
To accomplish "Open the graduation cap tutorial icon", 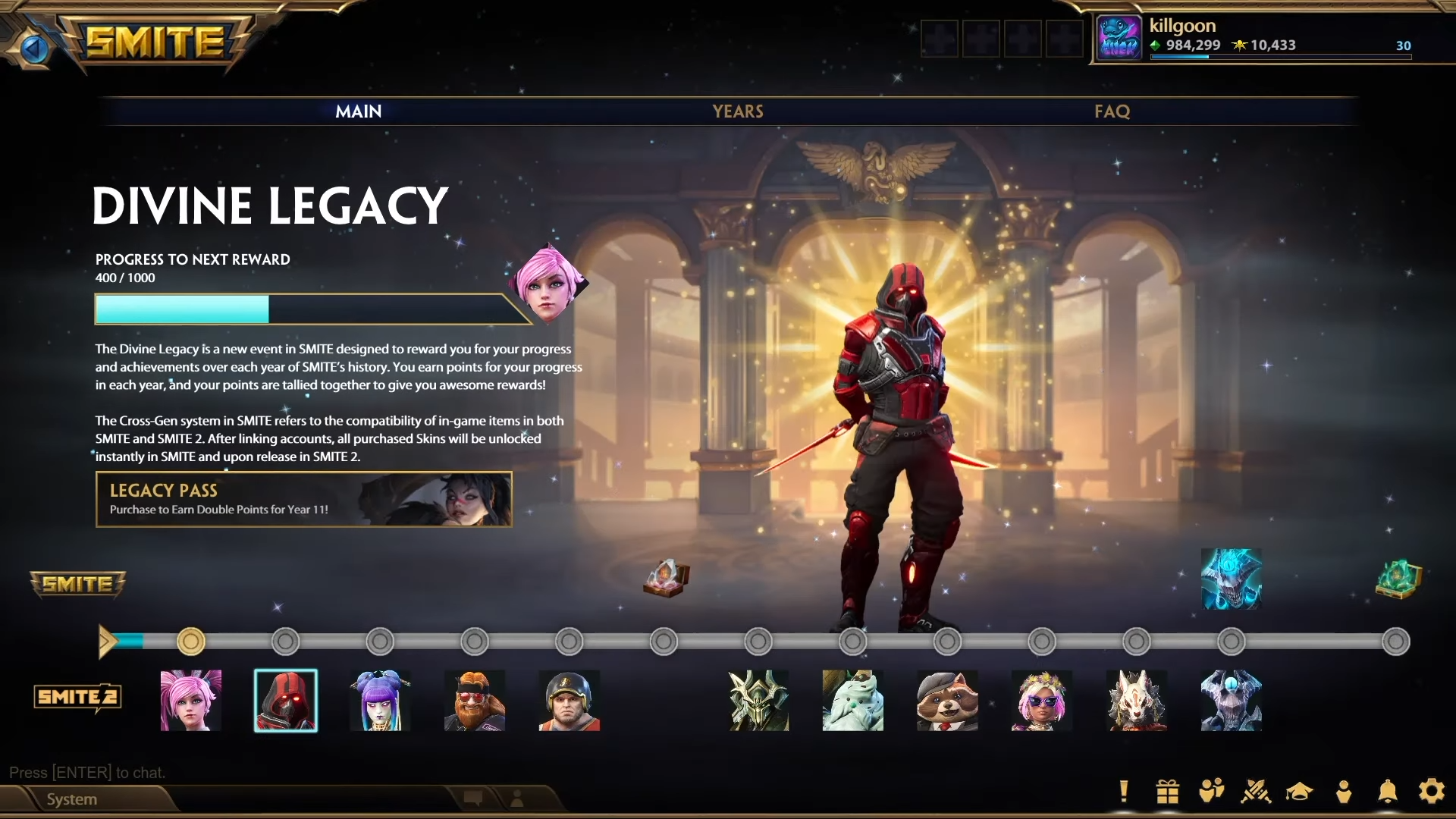I will [1299, 791].
